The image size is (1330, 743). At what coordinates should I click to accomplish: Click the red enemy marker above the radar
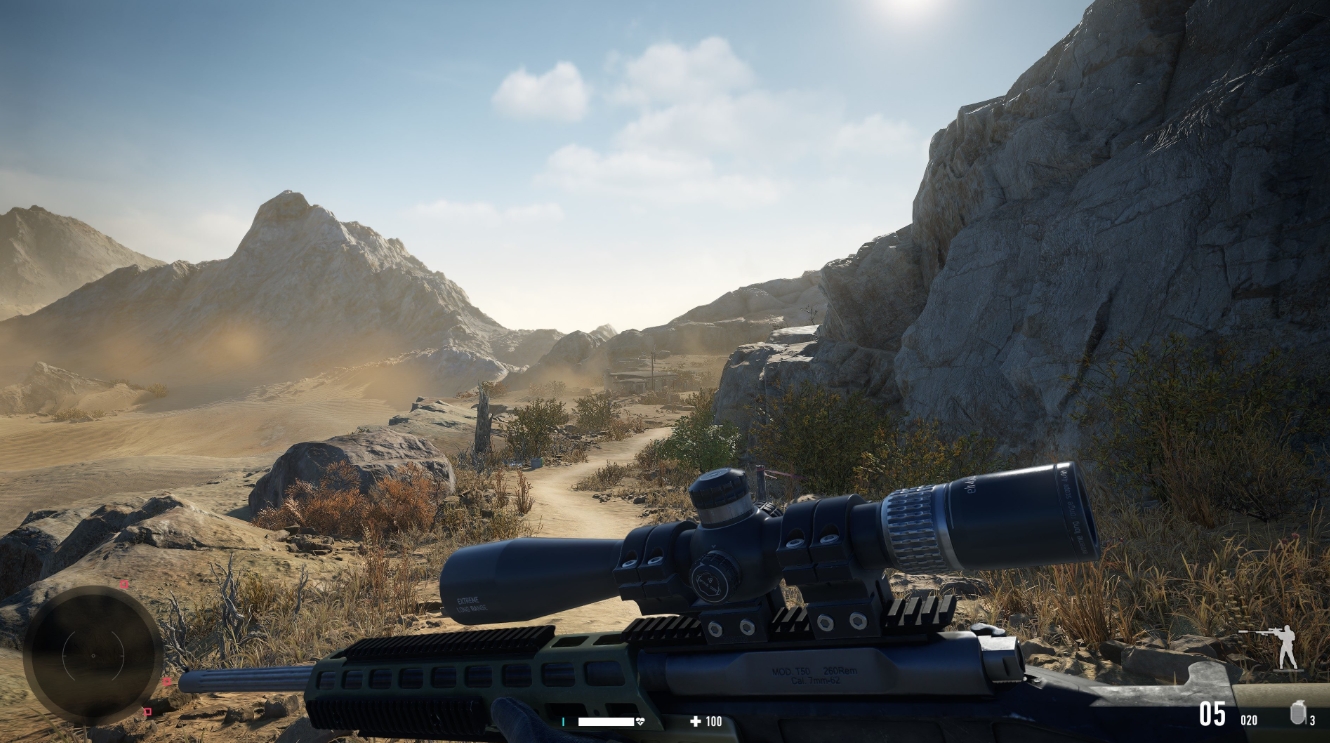point(124,584)
